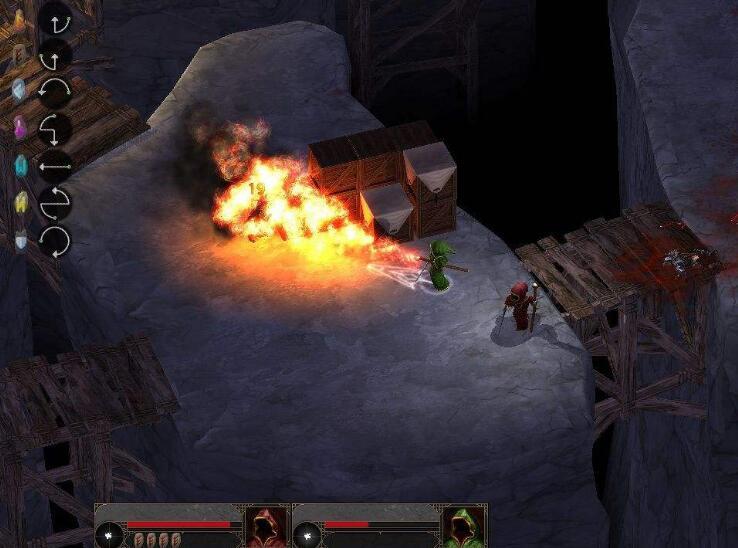Choose the yellow element gem
Viewport: 738px width, 548px height.
[x=20, y=203]
